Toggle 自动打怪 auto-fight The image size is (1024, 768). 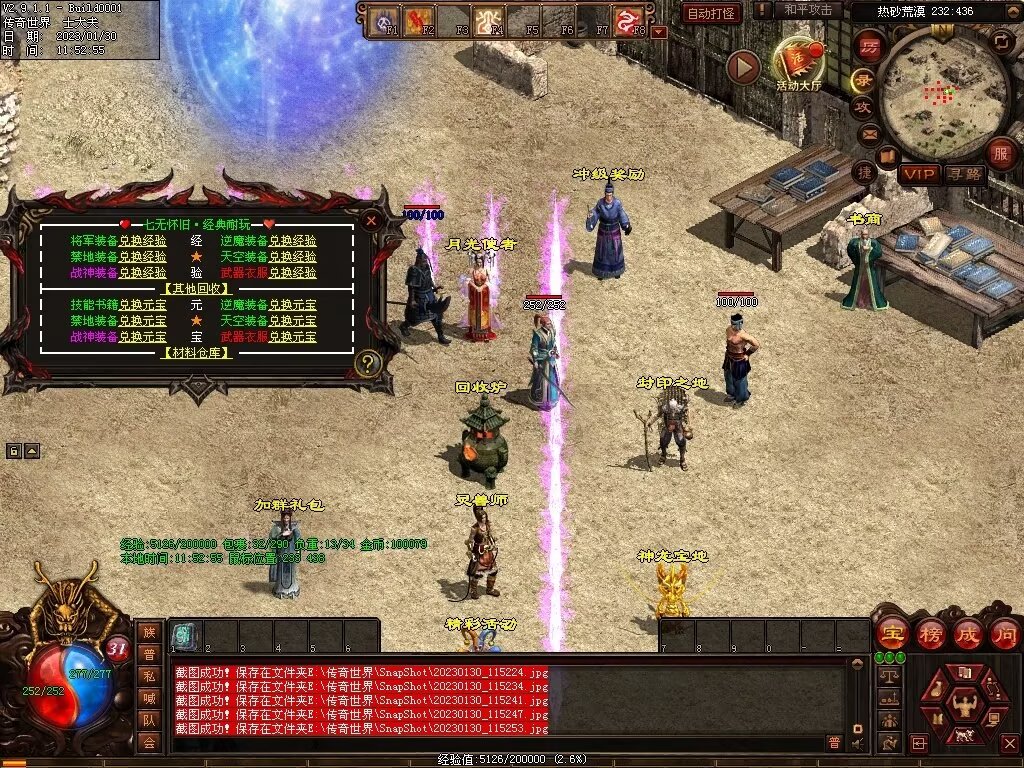(x=711, y=14)
